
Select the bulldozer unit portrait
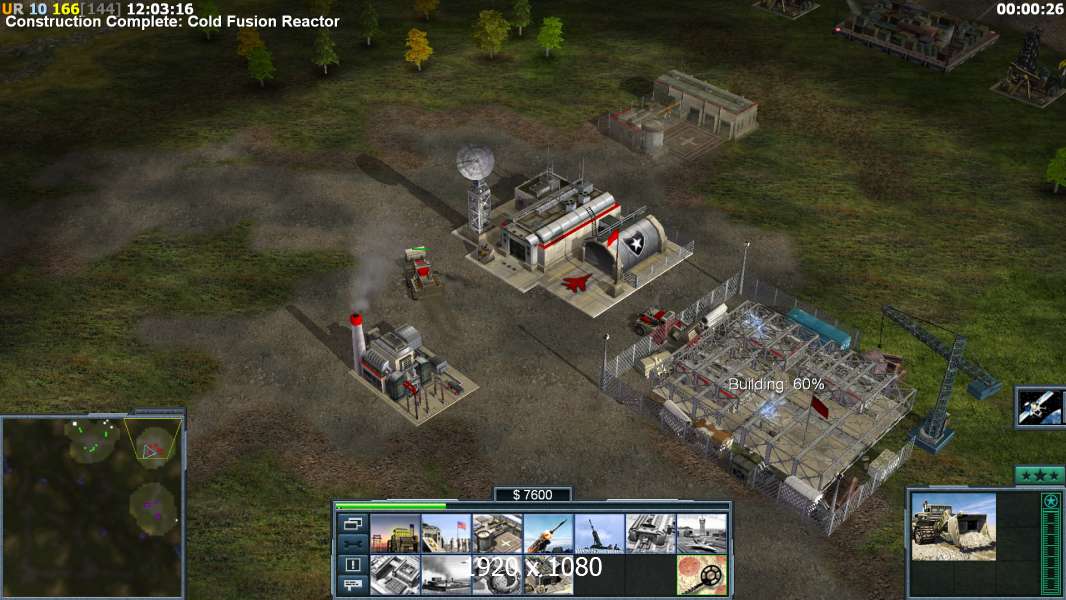(x=953, y=526)
